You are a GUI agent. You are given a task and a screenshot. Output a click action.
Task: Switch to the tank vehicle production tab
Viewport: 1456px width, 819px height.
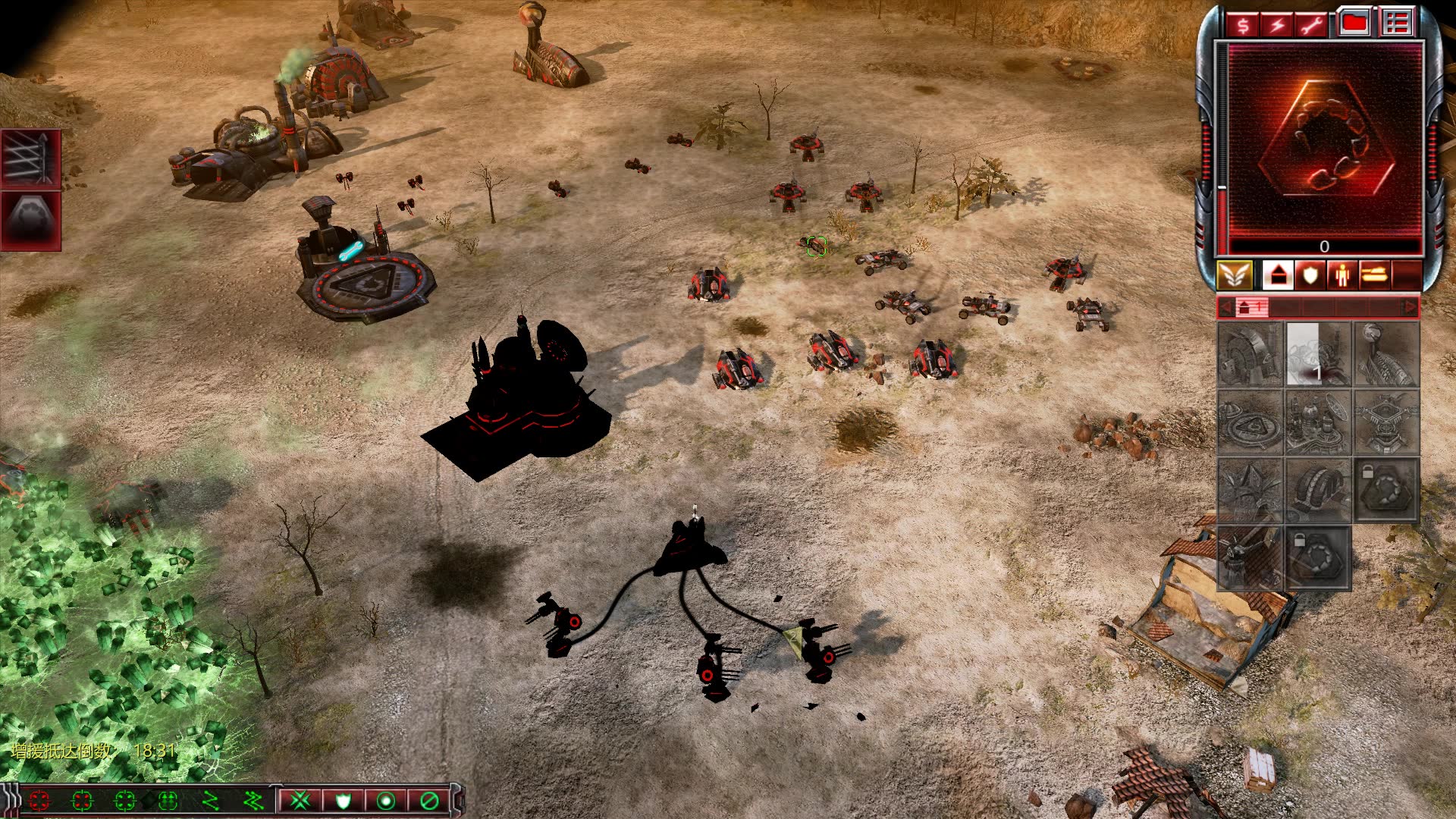(1374, 275)
